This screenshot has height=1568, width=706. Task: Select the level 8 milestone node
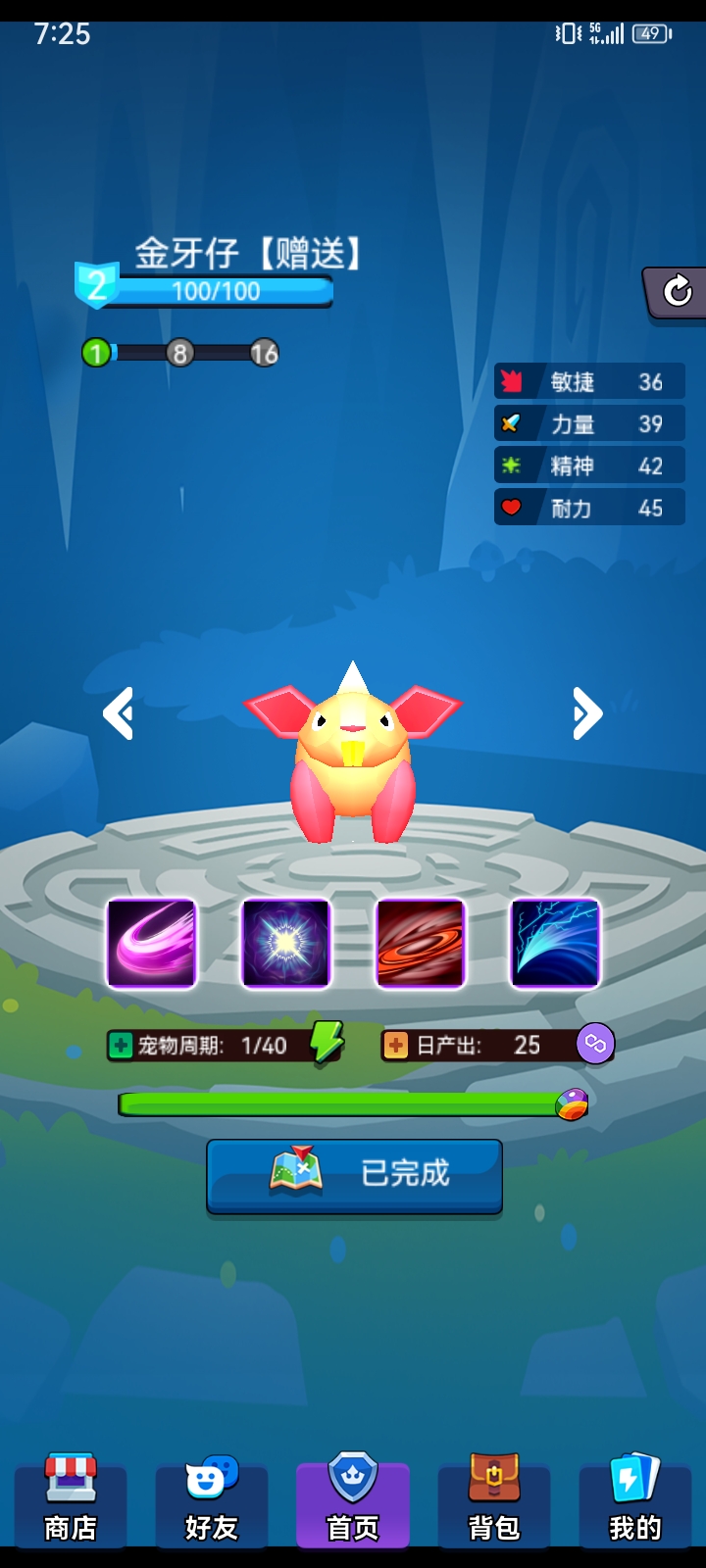pyautogui.click(x=179, y=353)
